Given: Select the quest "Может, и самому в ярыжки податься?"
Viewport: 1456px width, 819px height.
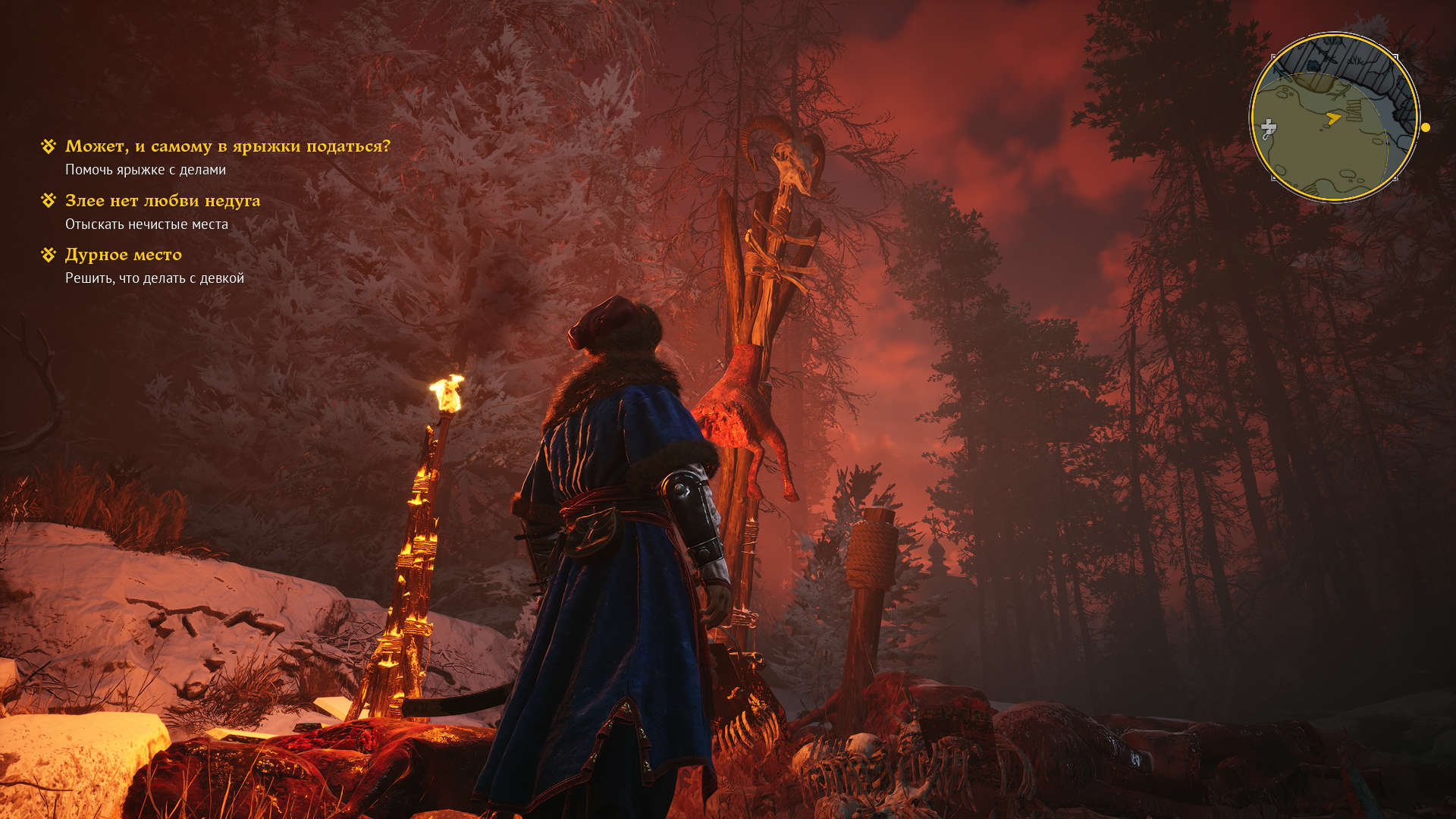Looking at the screenshot, I should [227, 146].
